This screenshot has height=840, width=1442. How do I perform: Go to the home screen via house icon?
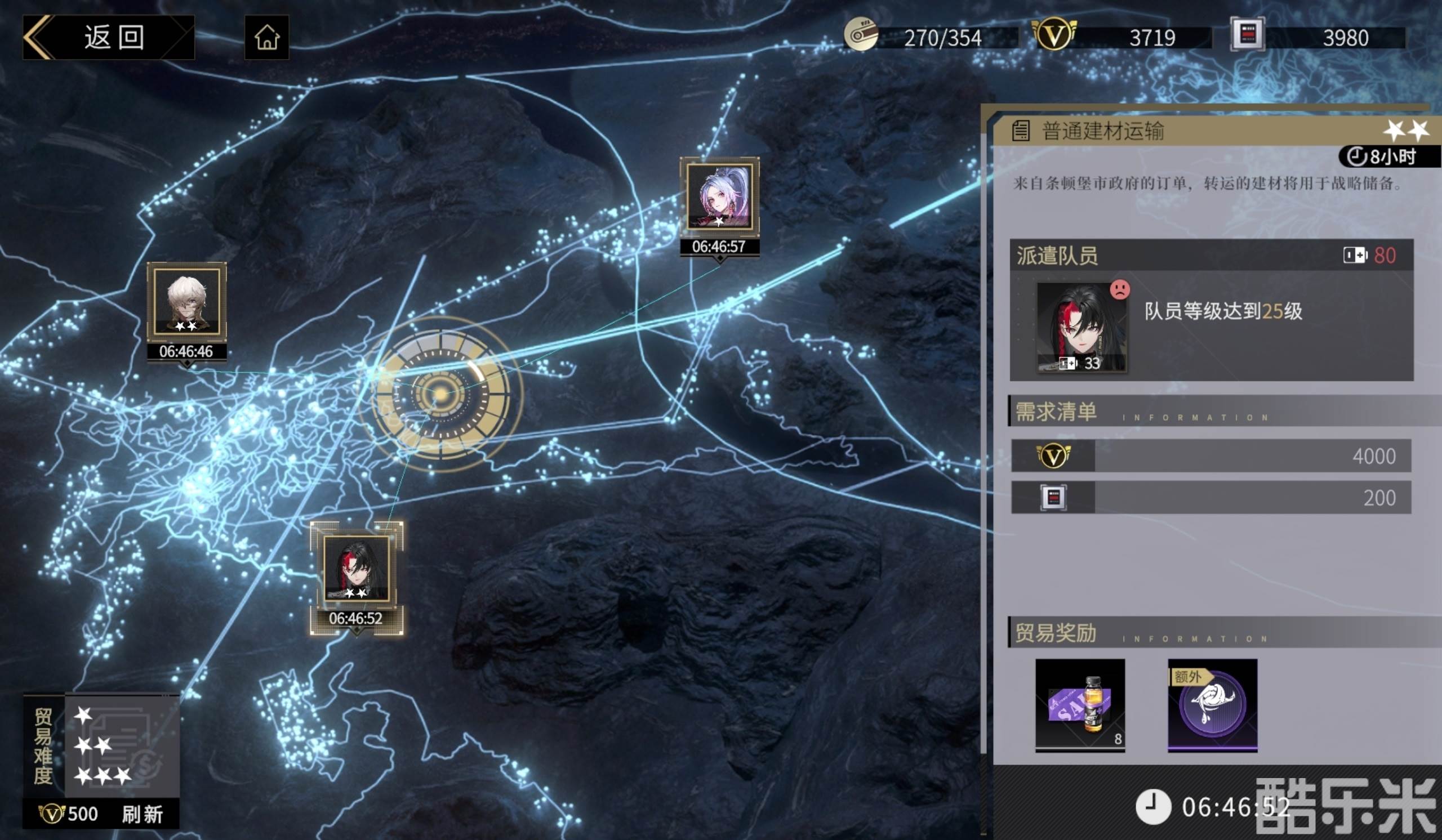point(266,38)
